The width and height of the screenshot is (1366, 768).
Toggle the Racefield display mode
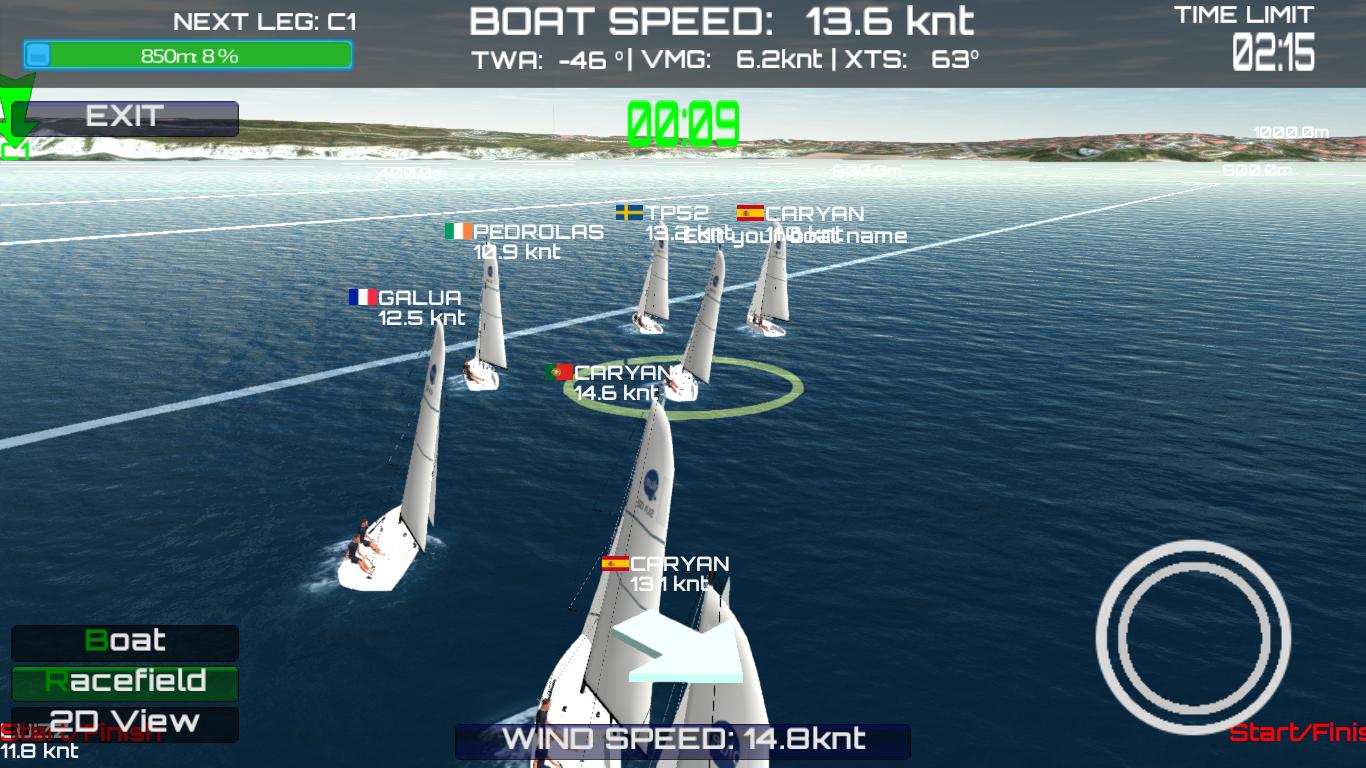coord(124,685)
